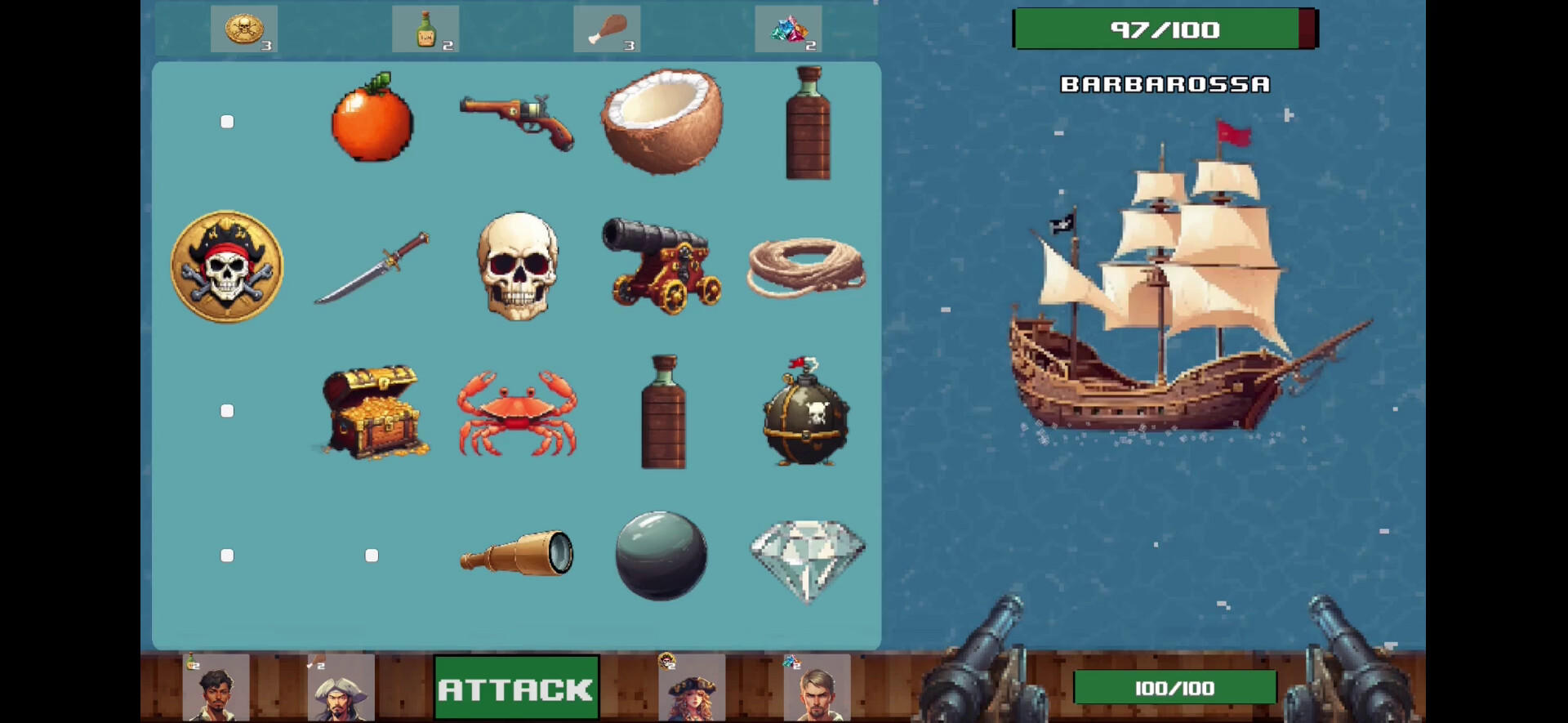Select the flintlock pistol item
Viewport: 1568px width, 723px height.
click(x=517, y=121)
